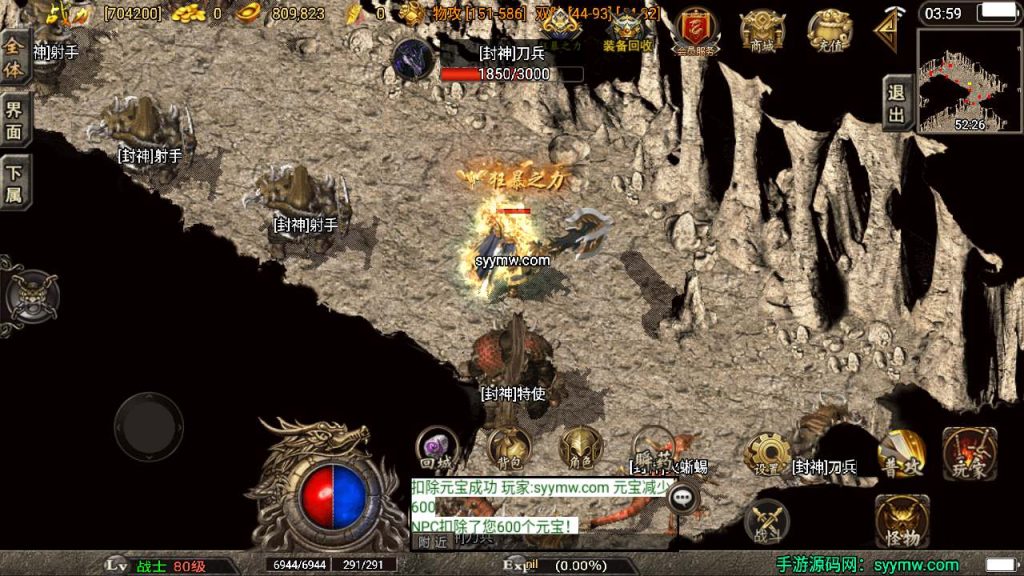Collapse the top menu with the gold arrow
The width and height of the screenshot is (1024, 576).
click(889, 30)
